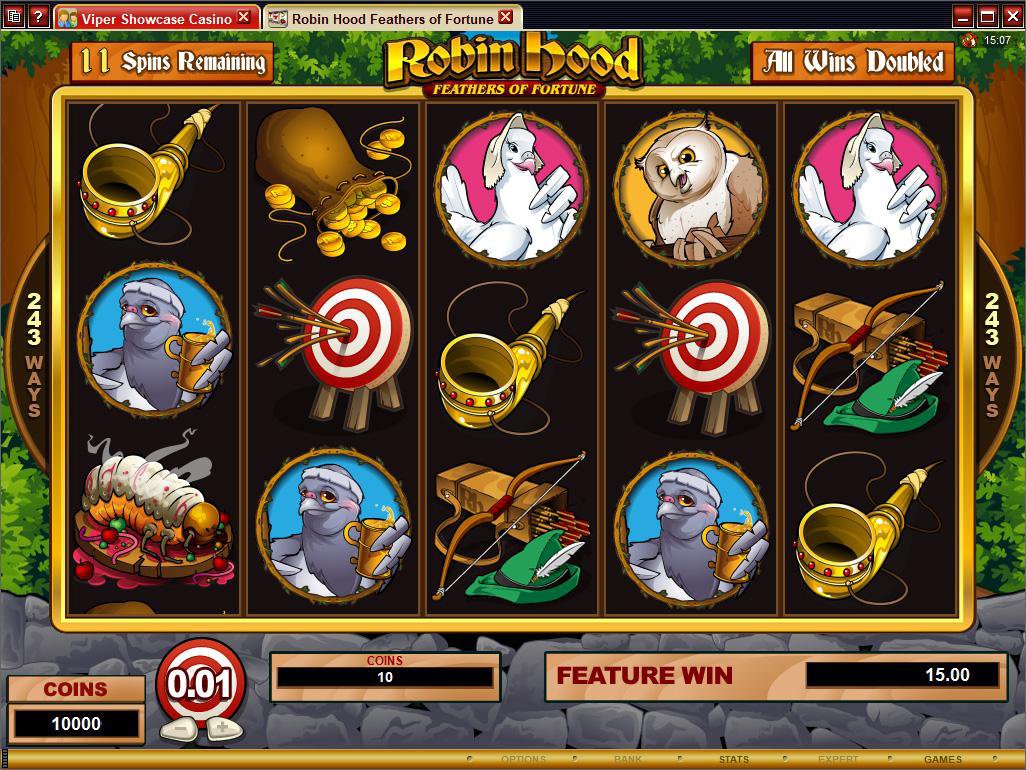The image size is (1026, 770).
Task: Close the Robin Hood Feathers of Fortune tab
Action: [x=505, y=18]
